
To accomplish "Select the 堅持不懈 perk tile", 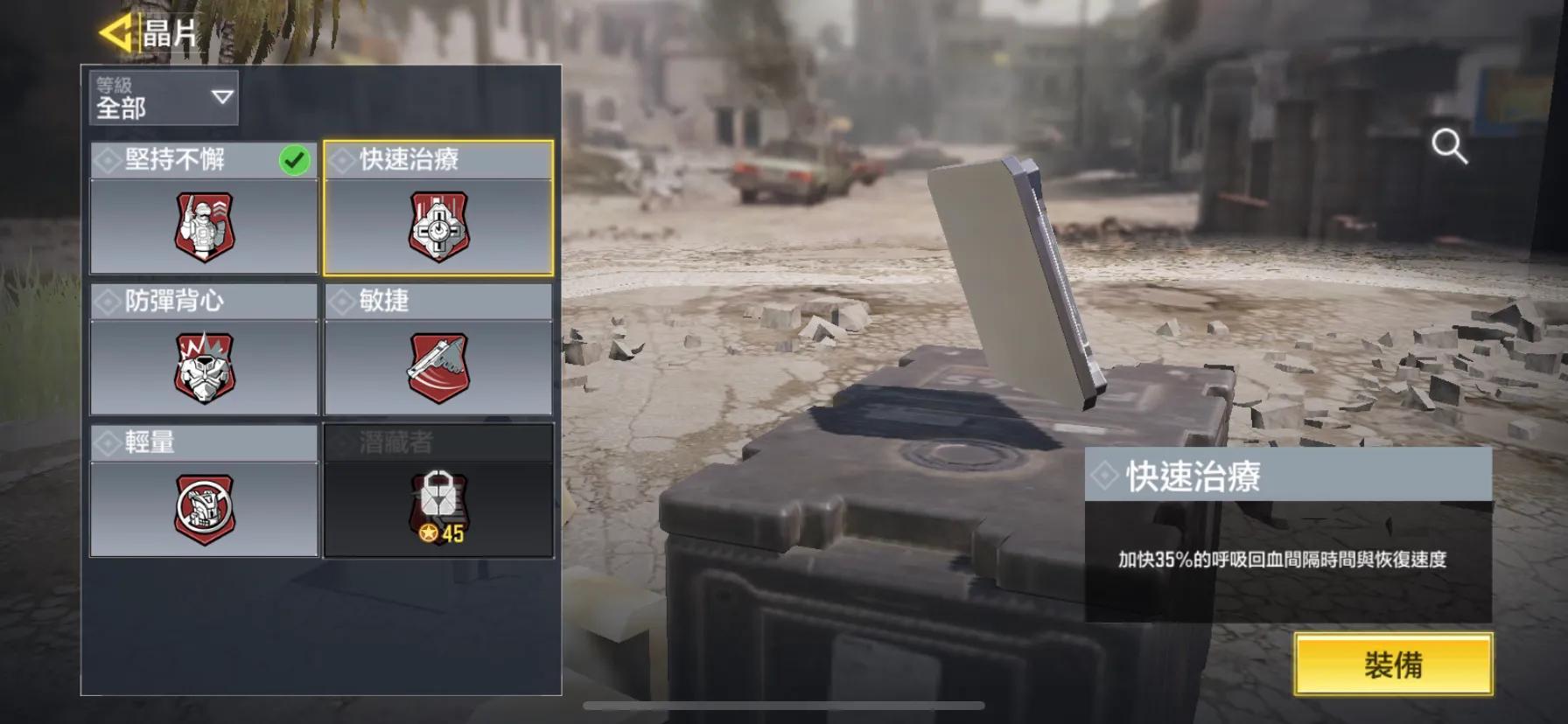I will pos(204,210).
